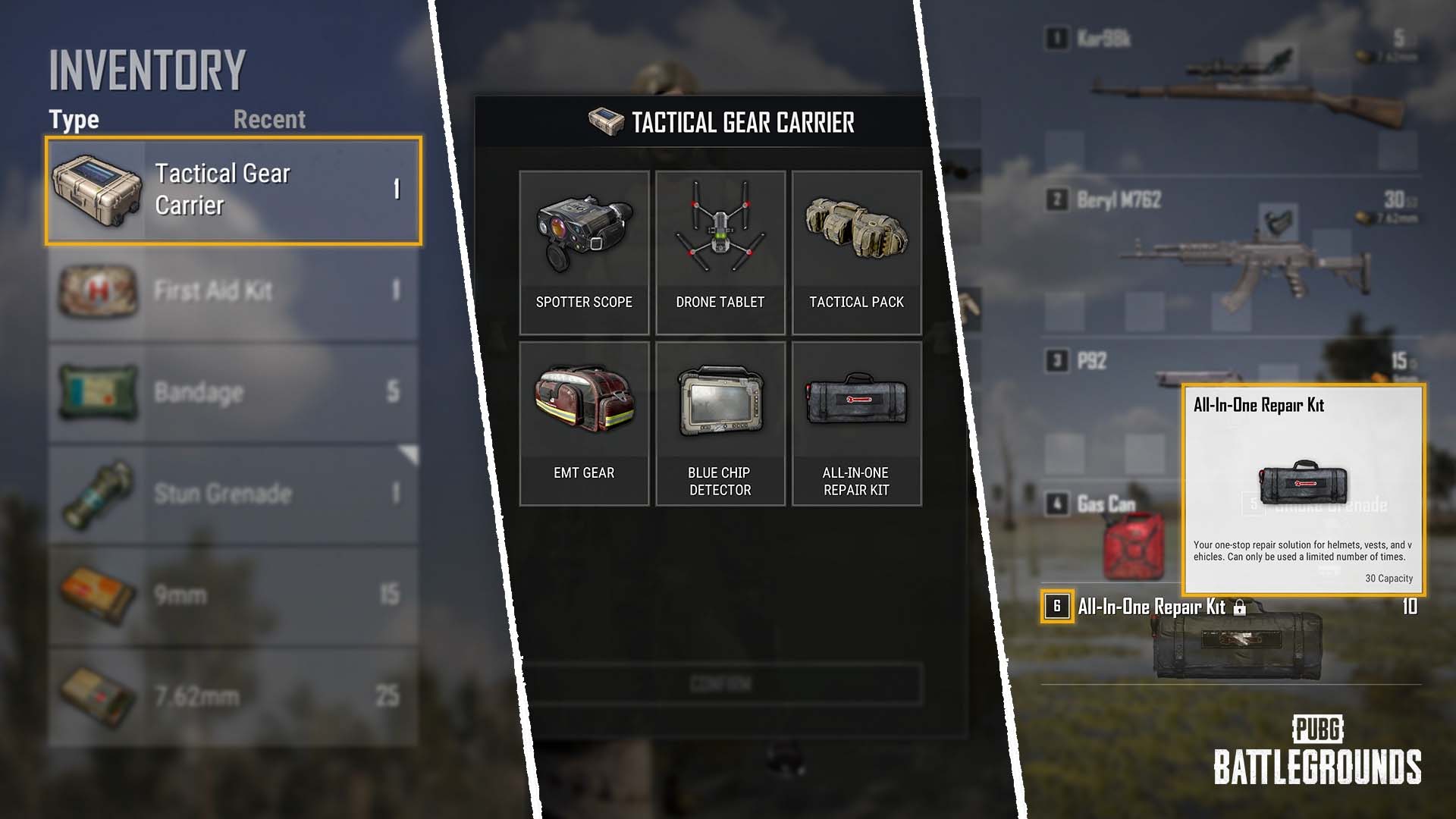Viewport: 1456px width, 819px height.
Task: Expand the Bandage item details arrow
Action: pos(407,453)
